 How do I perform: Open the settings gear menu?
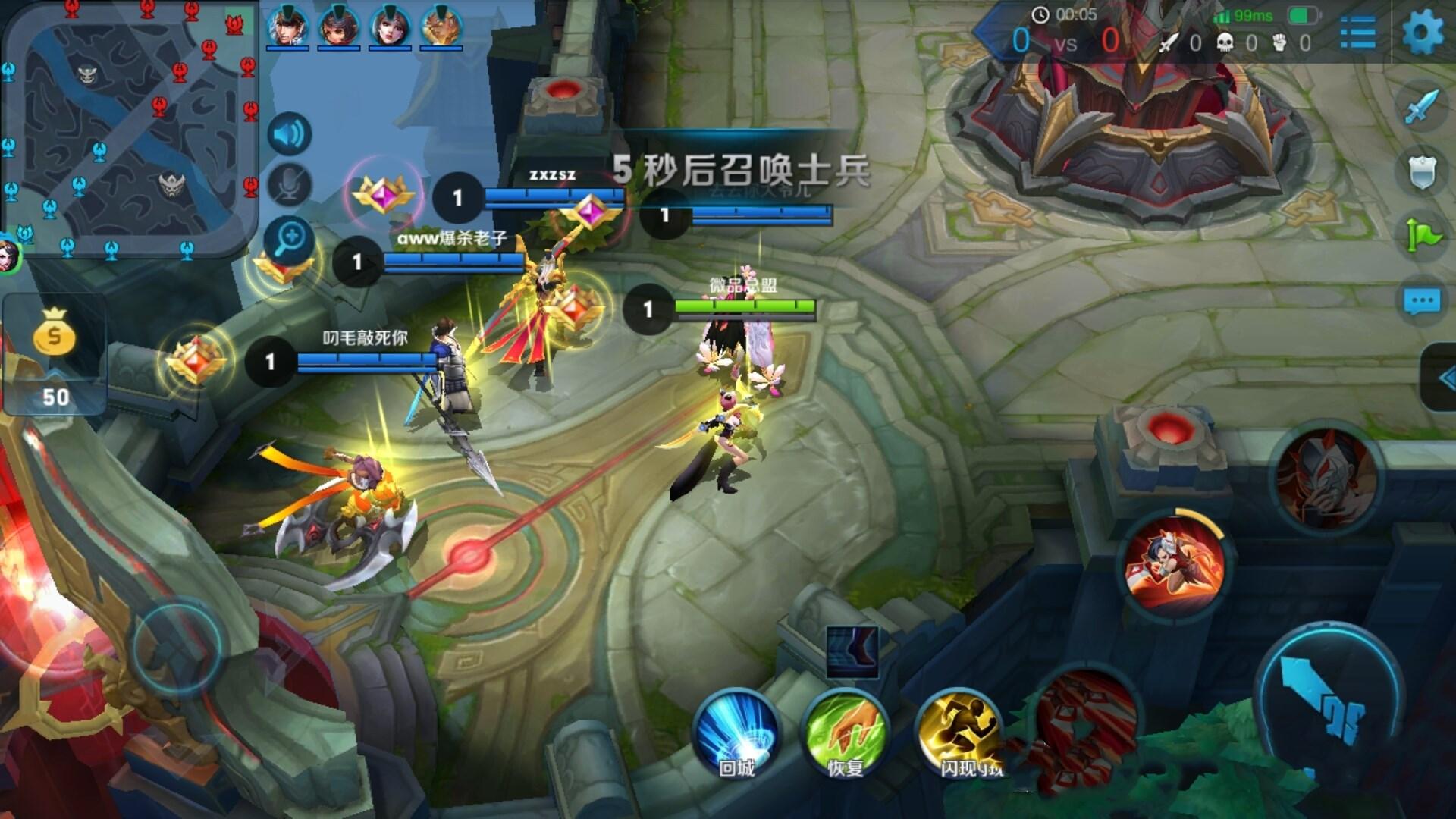click(x=1423, y=32)
